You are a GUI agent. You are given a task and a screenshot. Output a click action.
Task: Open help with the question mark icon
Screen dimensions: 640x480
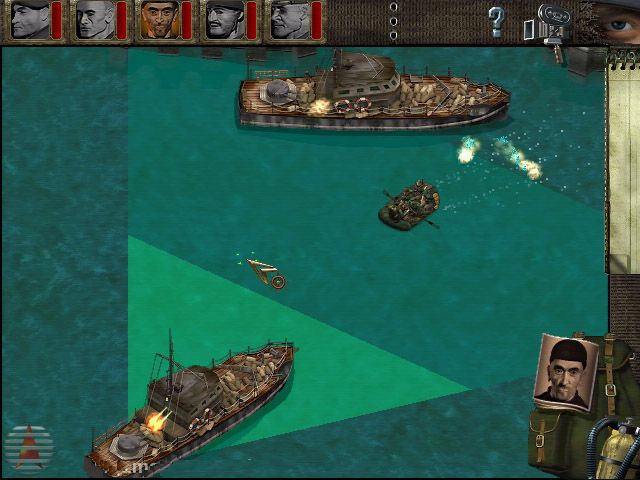click(x=496, y=20)
